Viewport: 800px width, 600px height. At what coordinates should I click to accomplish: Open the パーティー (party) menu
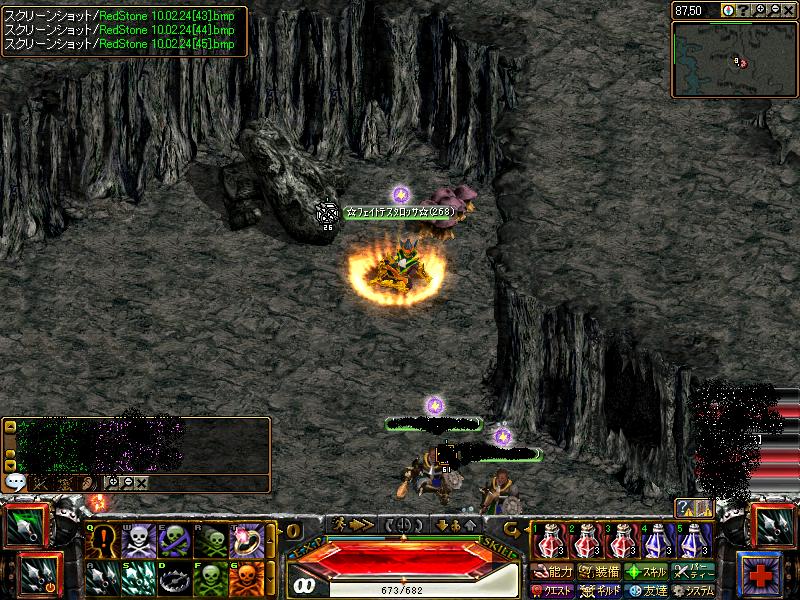[x=694, y=573]
